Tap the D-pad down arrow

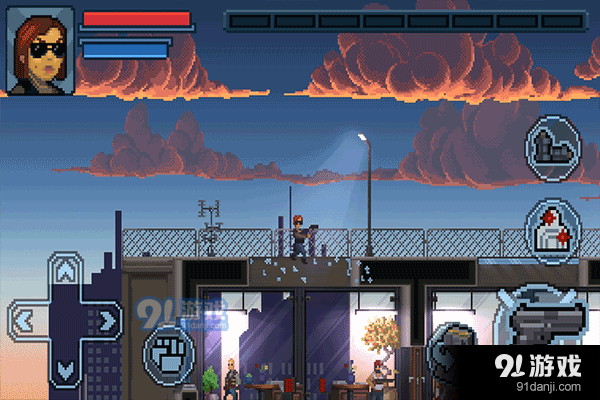coord(66,370)
